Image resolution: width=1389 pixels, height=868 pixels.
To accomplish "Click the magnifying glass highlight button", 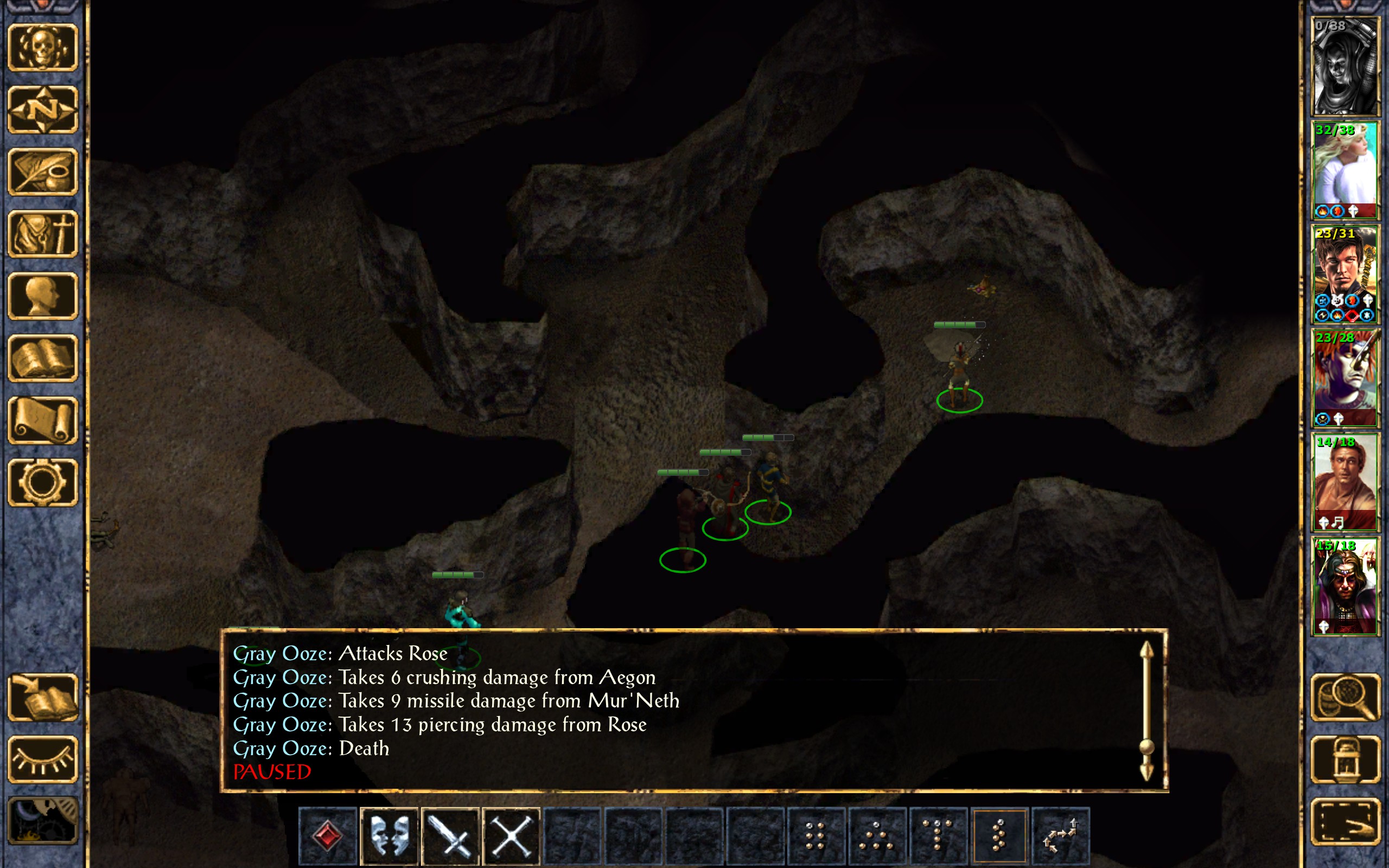I will click(1346, 697).
